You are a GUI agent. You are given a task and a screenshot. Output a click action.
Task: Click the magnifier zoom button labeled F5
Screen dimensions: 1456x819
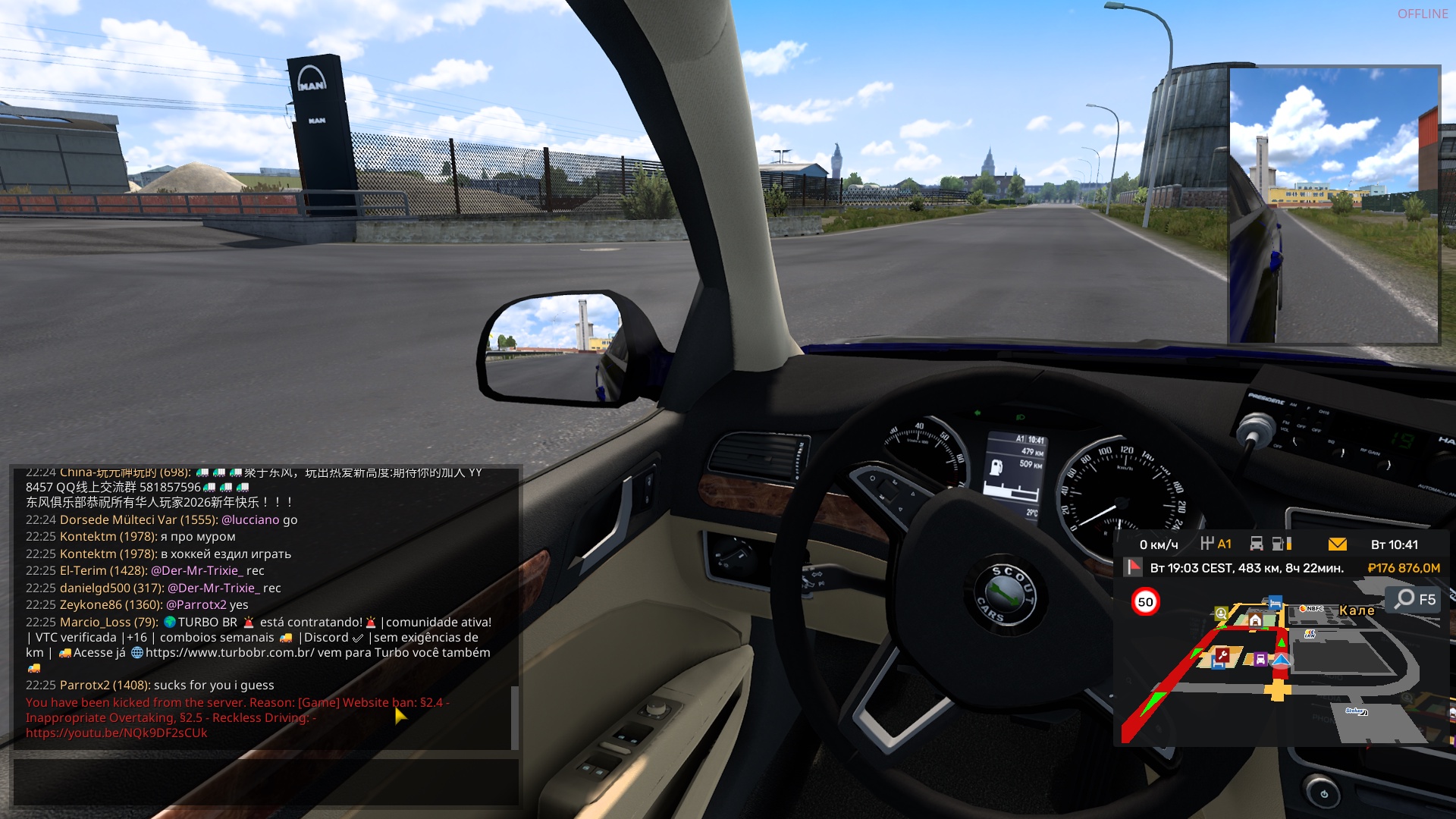click(x=1416, y=600)
